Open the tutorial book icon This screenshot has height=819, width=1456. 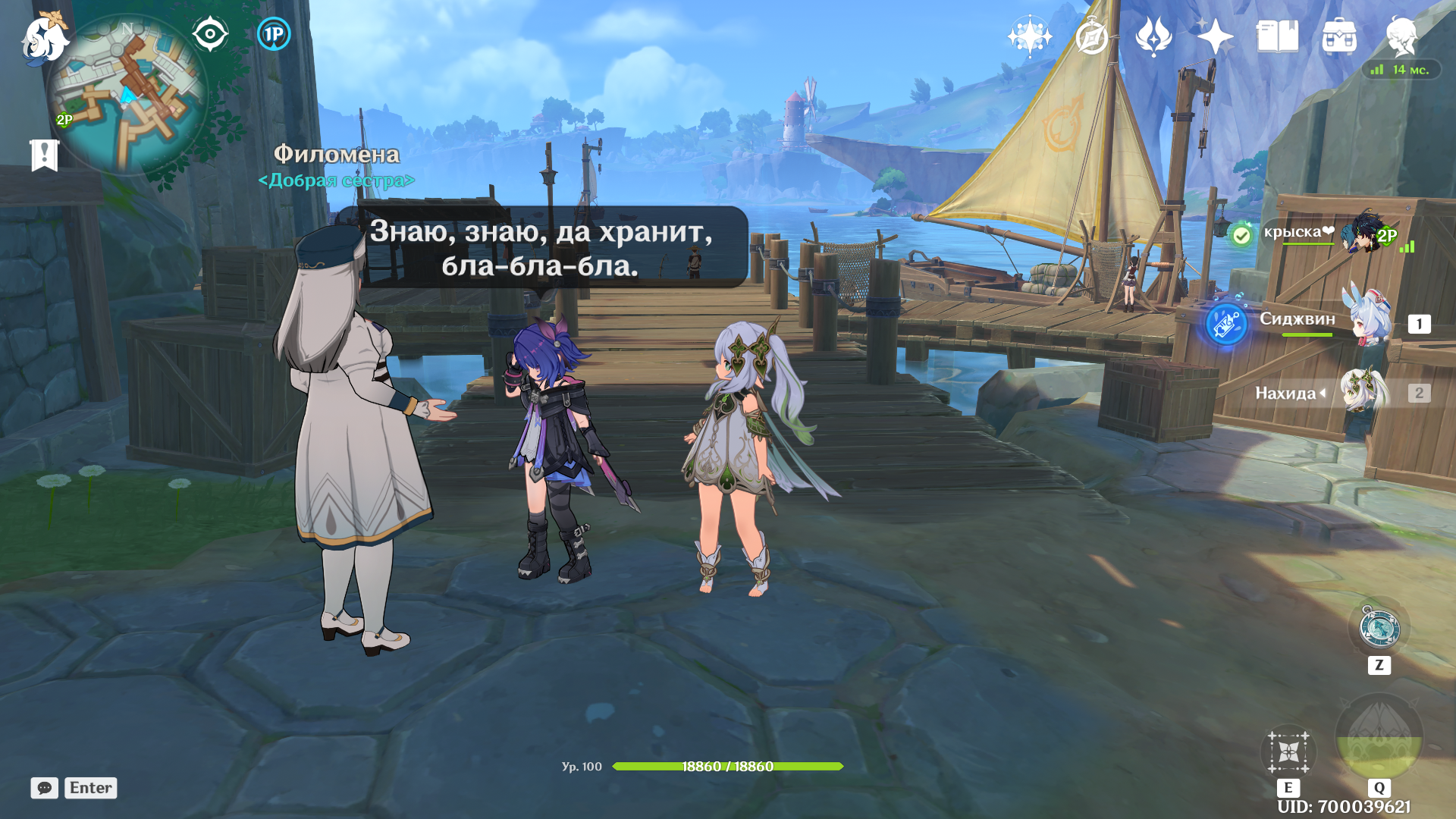pos(1277,36)
